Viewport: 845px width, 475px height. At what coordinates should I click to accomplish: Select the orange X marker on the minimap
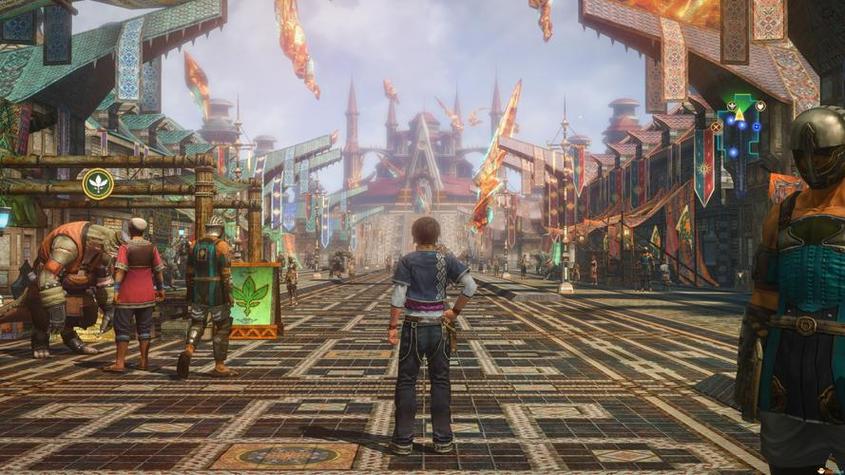[716, 127]
